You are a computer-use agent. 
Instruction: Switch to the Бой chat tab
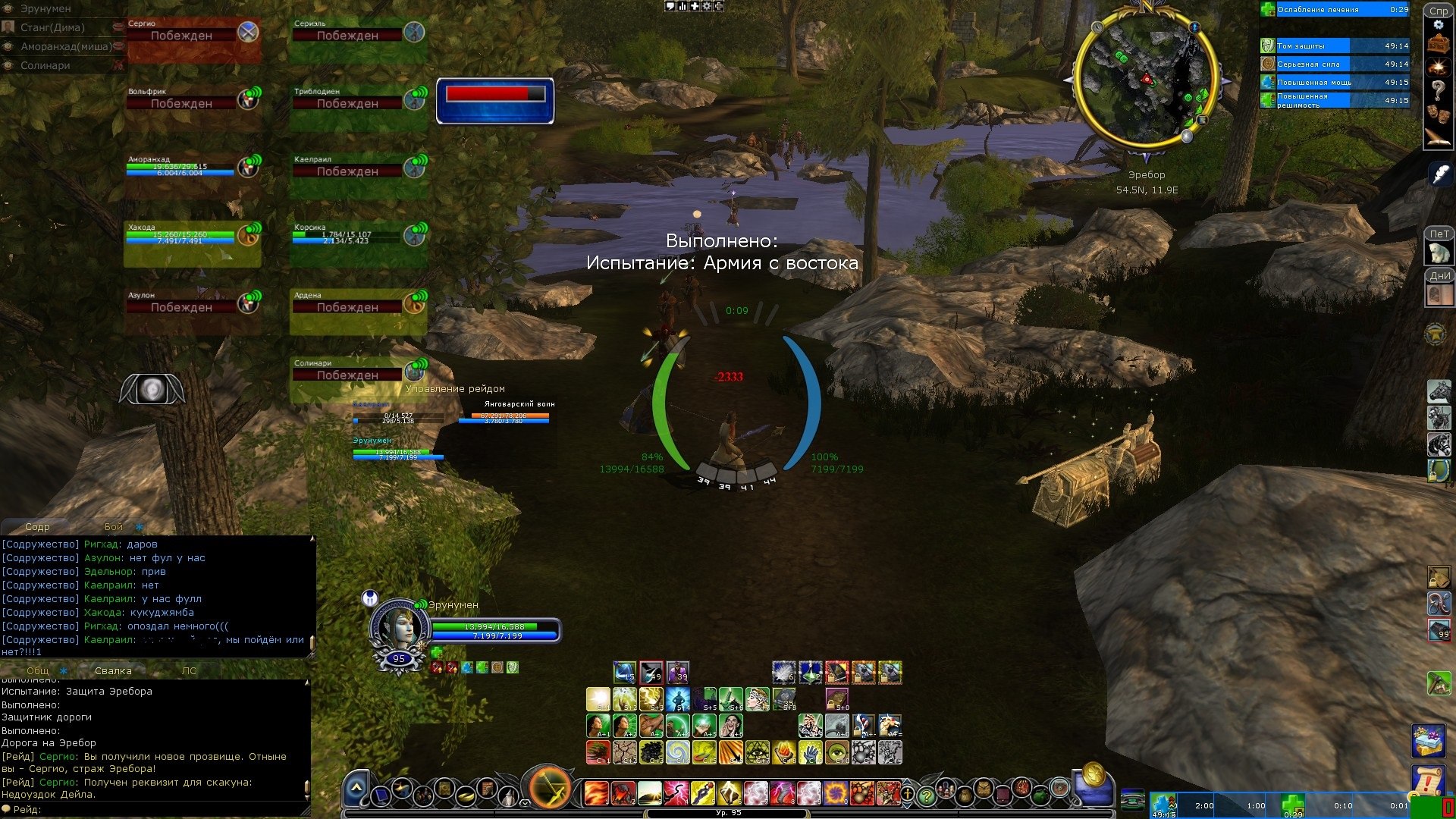click(114, 526)
